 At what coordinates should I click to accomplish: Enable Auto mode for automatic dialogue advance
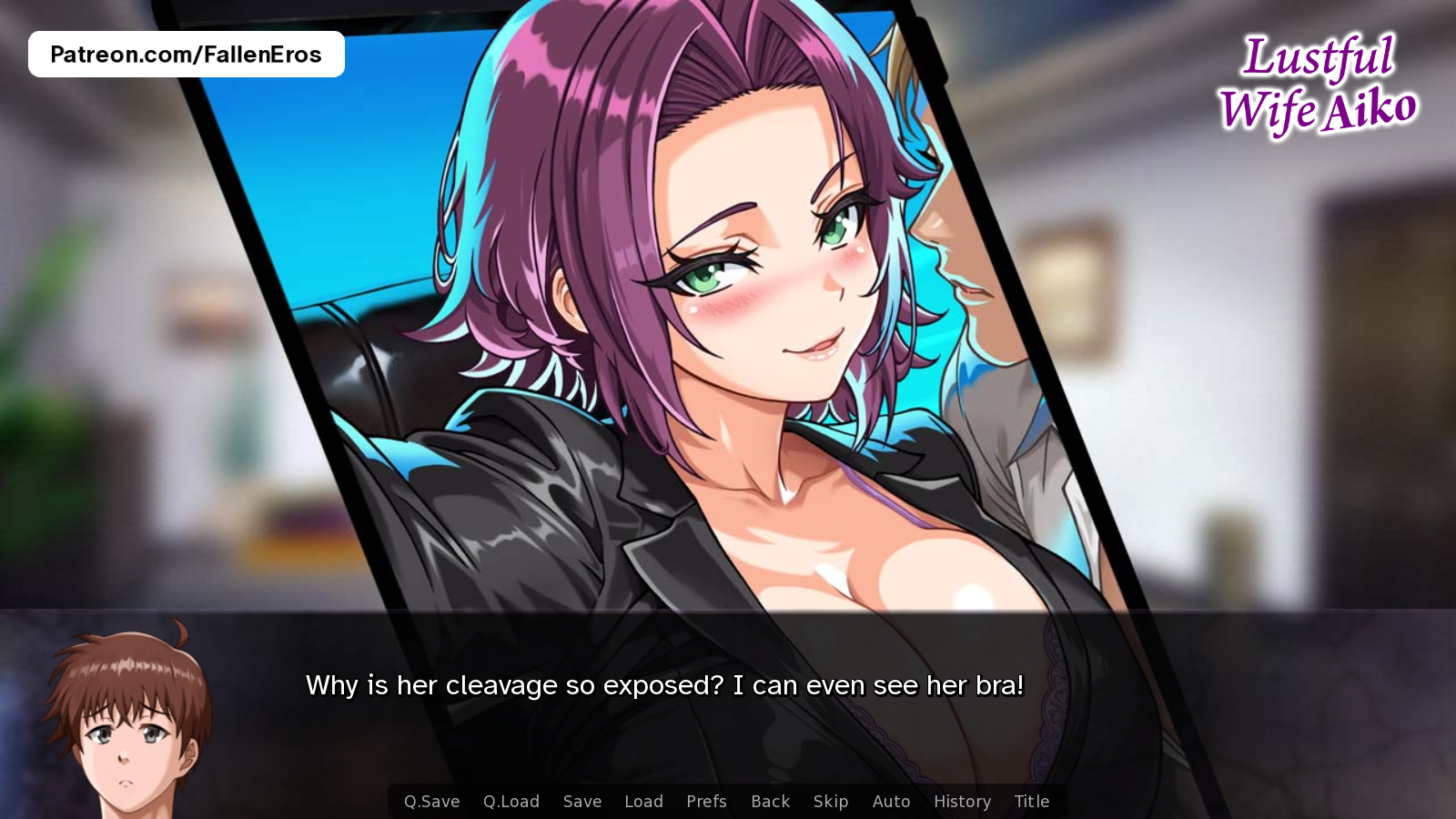pos(891,802)
